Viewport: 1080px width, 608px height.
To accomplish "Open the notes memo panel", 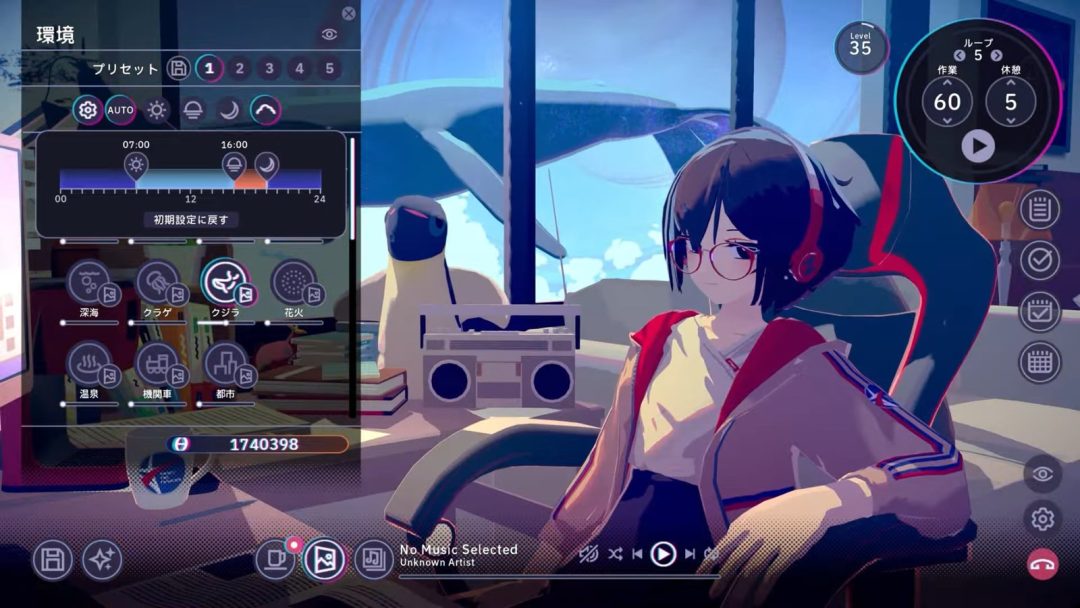I will tap(1040, 209).
